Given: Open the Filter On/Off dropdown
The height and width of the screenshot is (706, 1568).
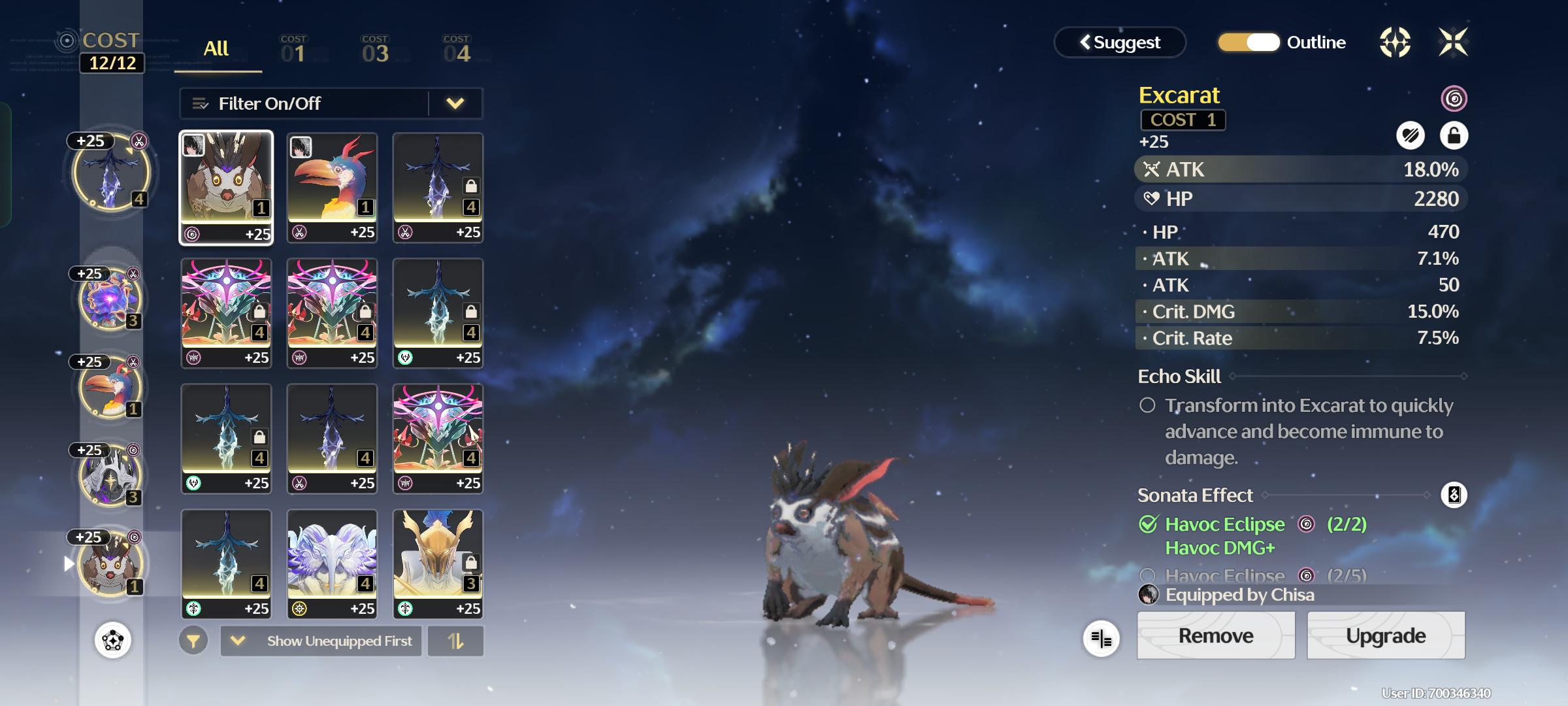Looking at the screenshot, I should click(x=455, y=103).
